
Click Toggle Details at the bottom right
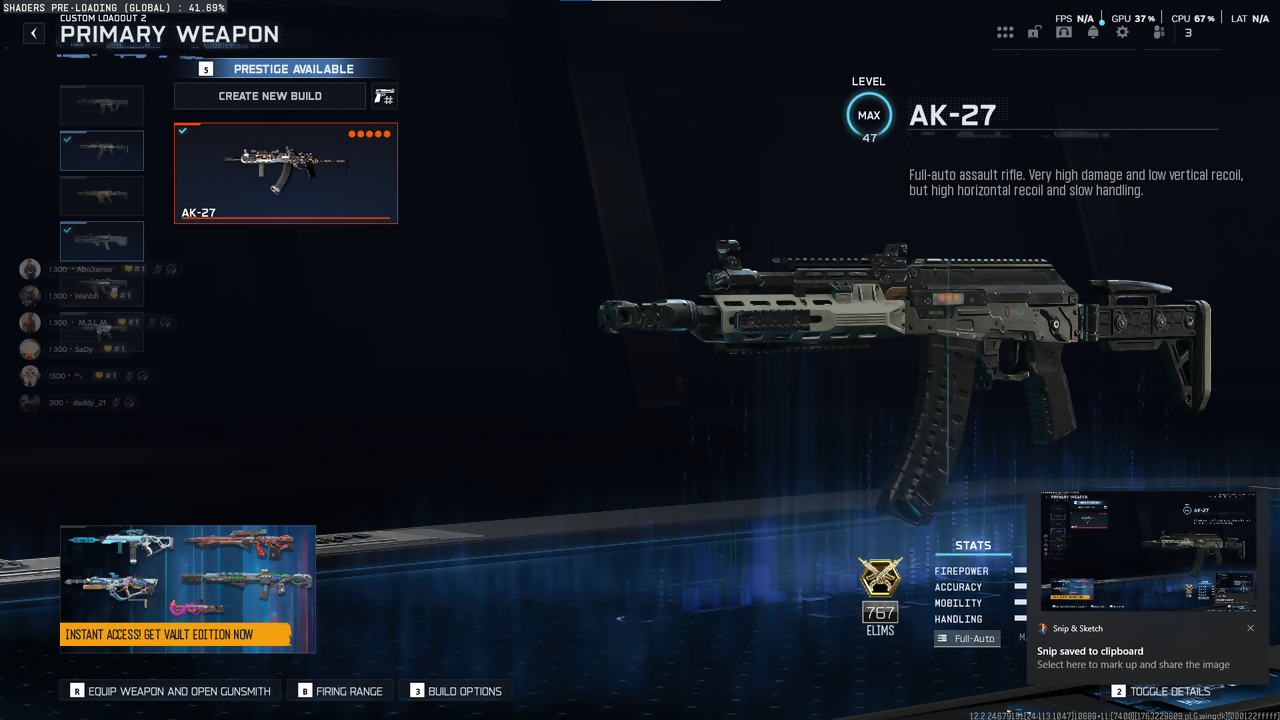(1161, 691)
